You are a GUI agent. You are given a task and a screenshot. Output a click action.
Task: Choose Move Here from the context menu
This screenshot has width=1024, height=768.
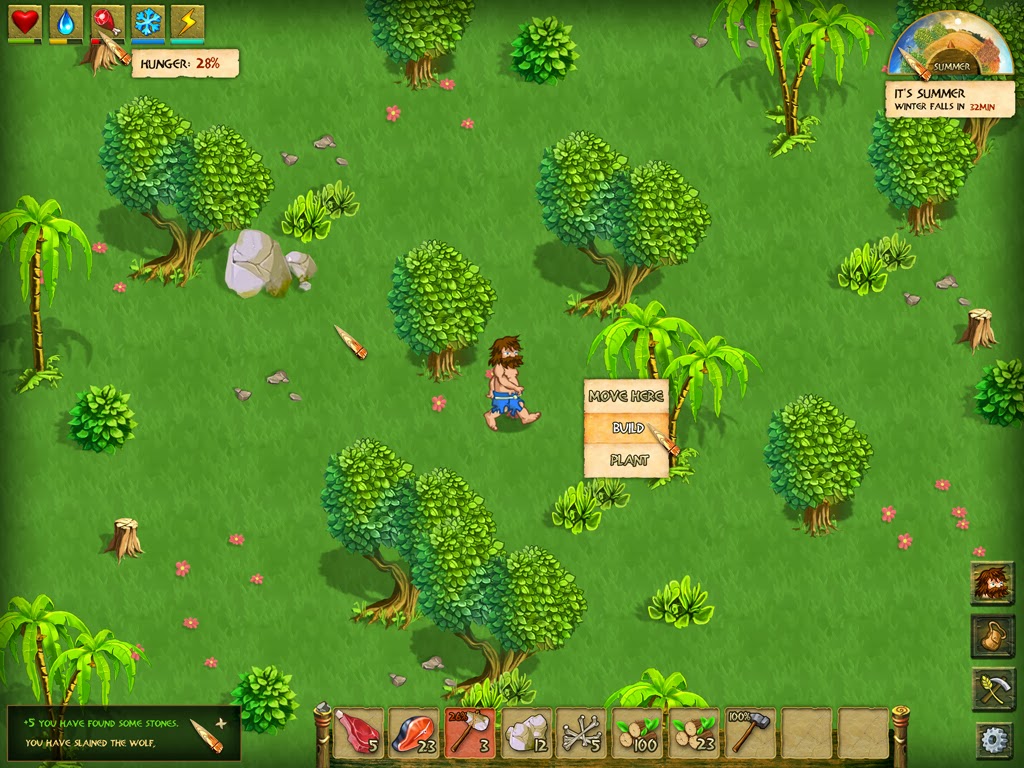(625, 396)
